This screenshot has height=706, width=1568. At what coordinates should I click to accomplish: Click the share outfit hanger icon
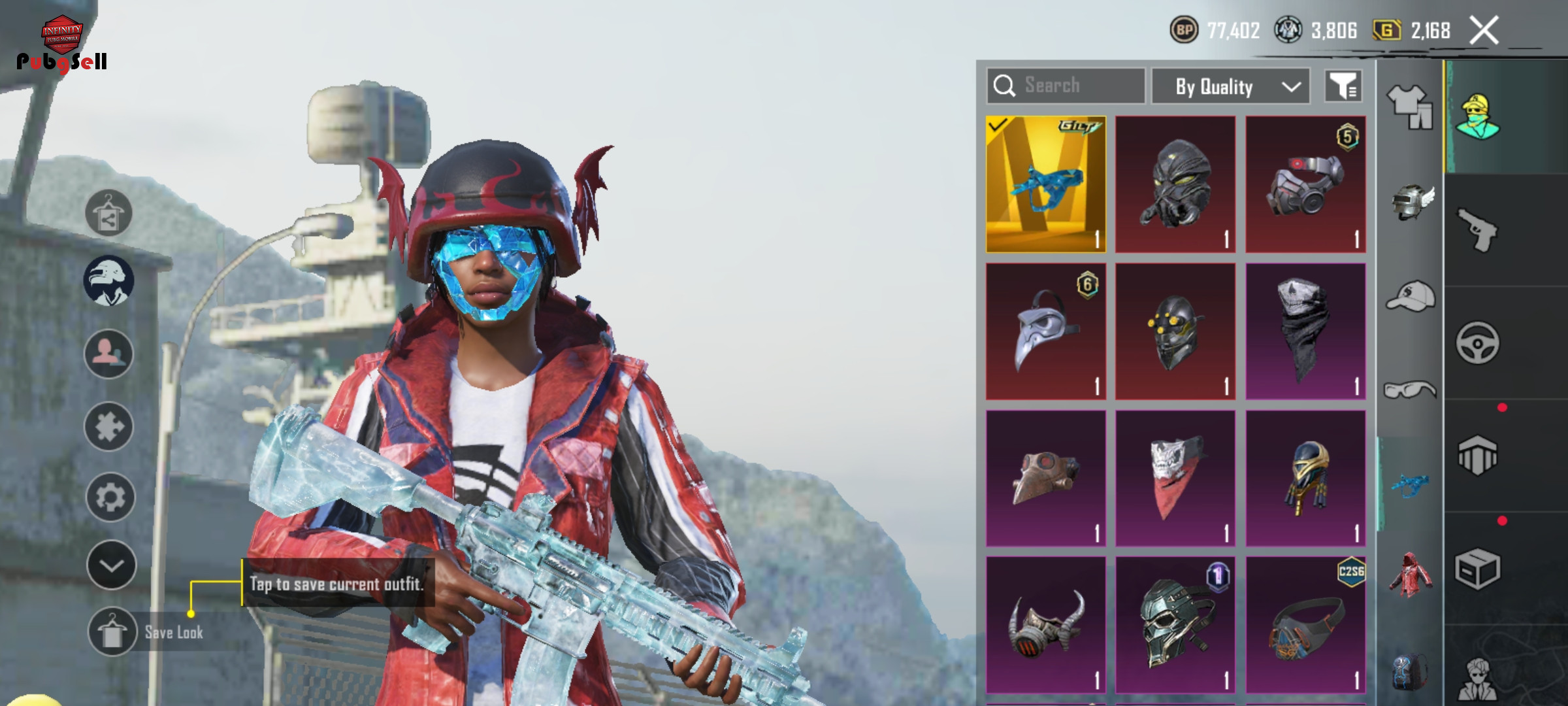tap(108, 213)
